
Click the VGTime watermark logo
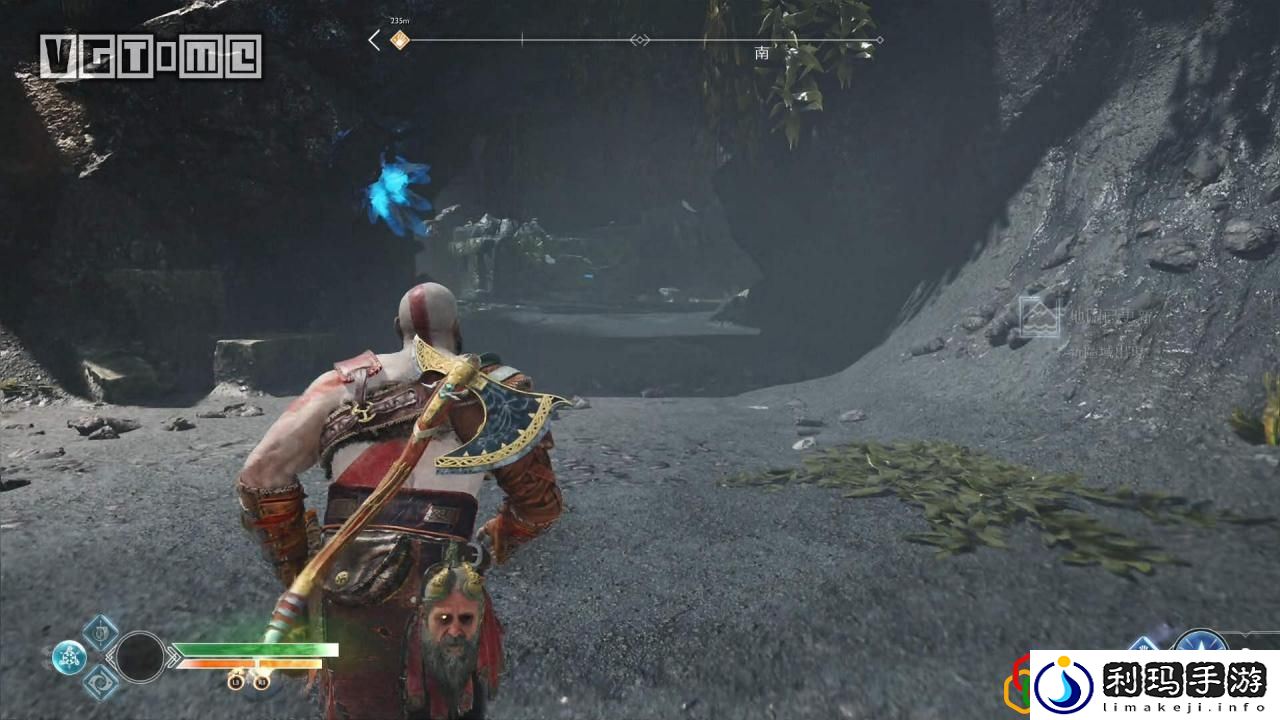coord(151,56)
